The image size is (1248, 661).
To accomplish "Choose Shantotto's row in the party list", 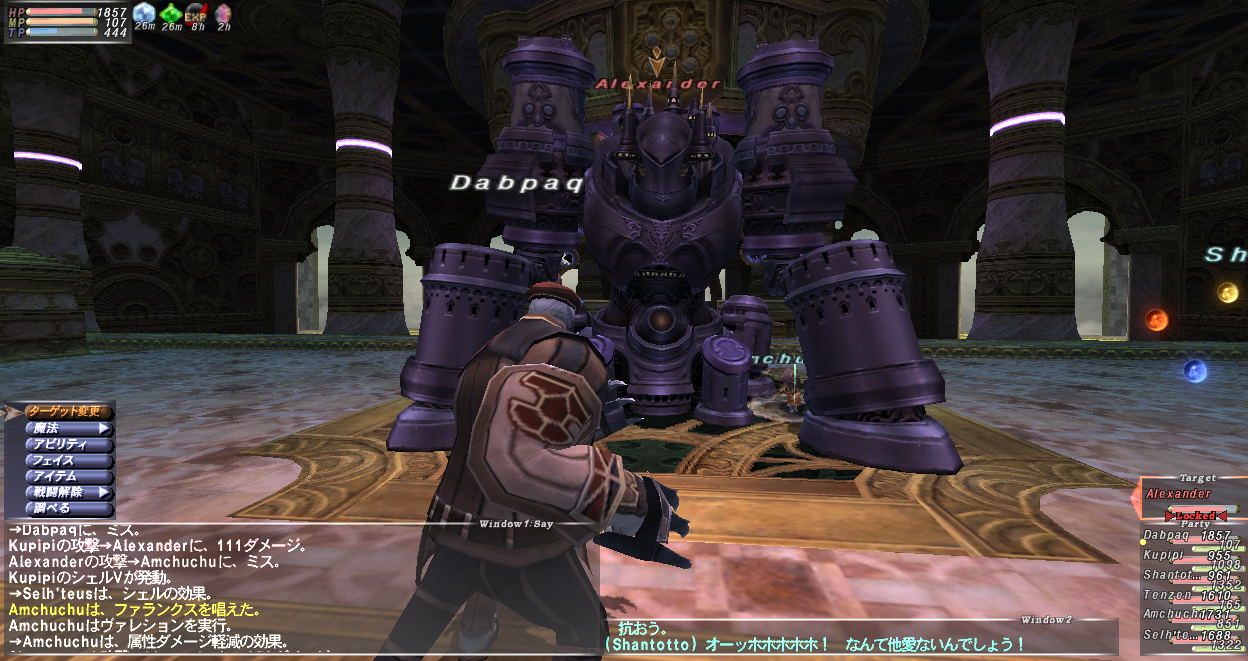I will coord(1192,576).
